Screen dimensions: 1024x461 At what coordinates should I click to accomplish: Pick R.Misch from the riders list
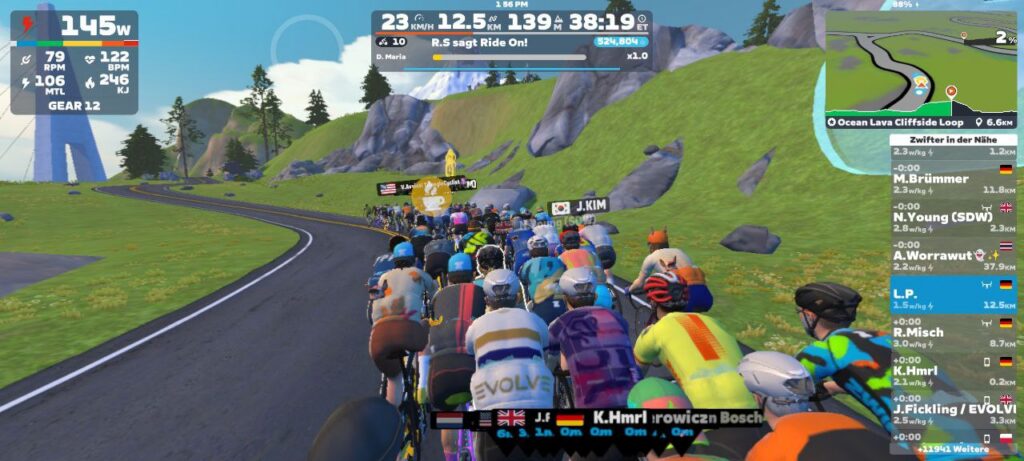coord(952,337)
